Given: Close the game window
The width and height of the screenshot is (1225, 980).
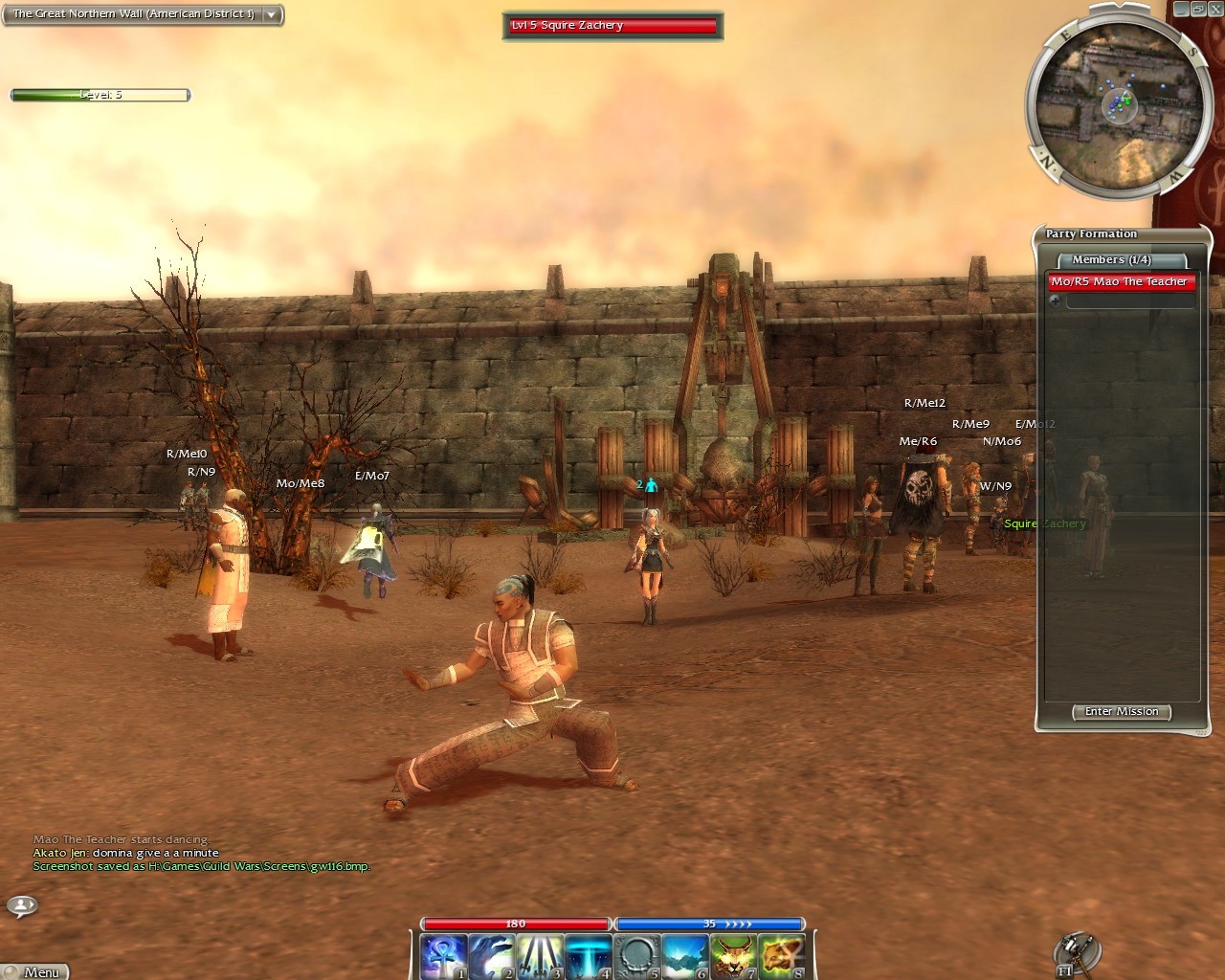Looking at the screenshot, I should (x=1215, y=9).
